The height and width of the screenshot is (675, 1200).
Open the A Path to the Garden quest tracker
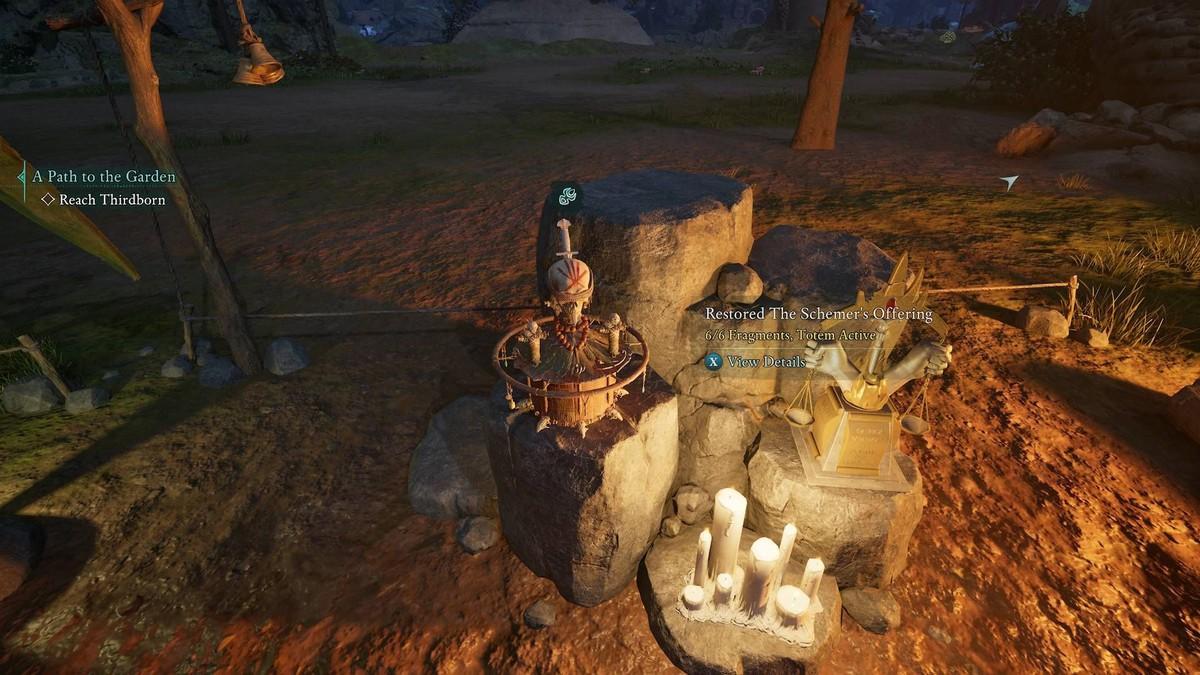104,177
